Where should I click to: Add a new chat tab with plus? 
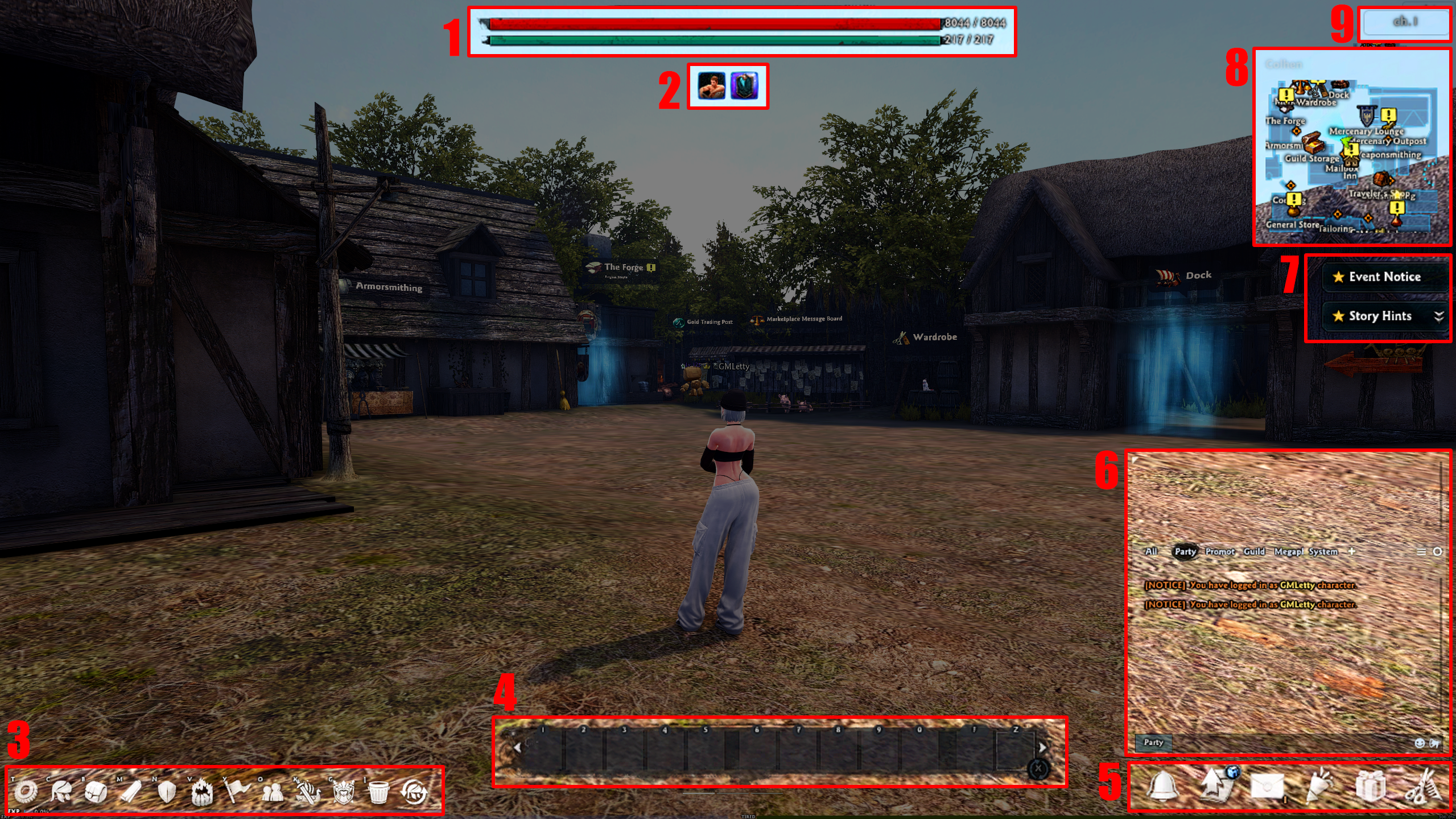[1352, 552]
